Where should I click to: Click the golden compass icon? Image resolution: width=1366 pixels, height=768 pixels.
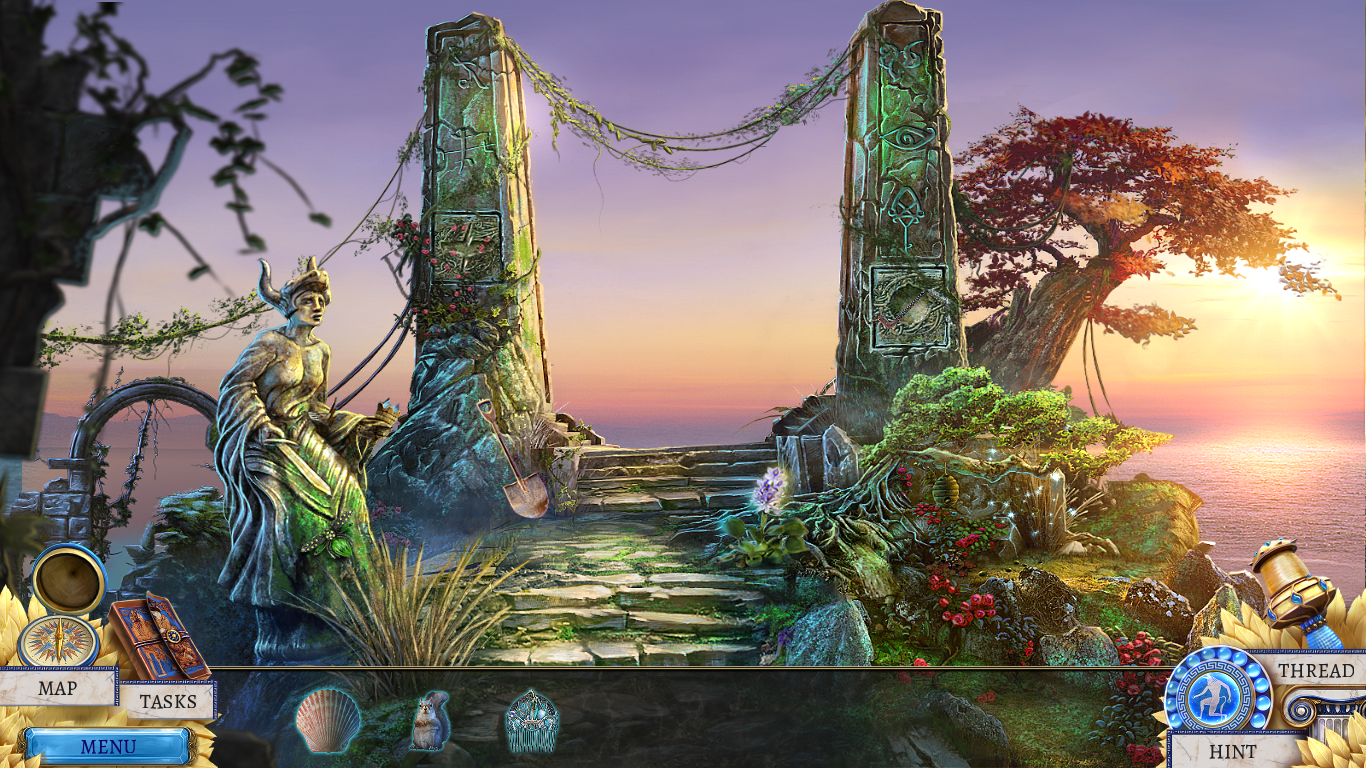pos(58,641)
